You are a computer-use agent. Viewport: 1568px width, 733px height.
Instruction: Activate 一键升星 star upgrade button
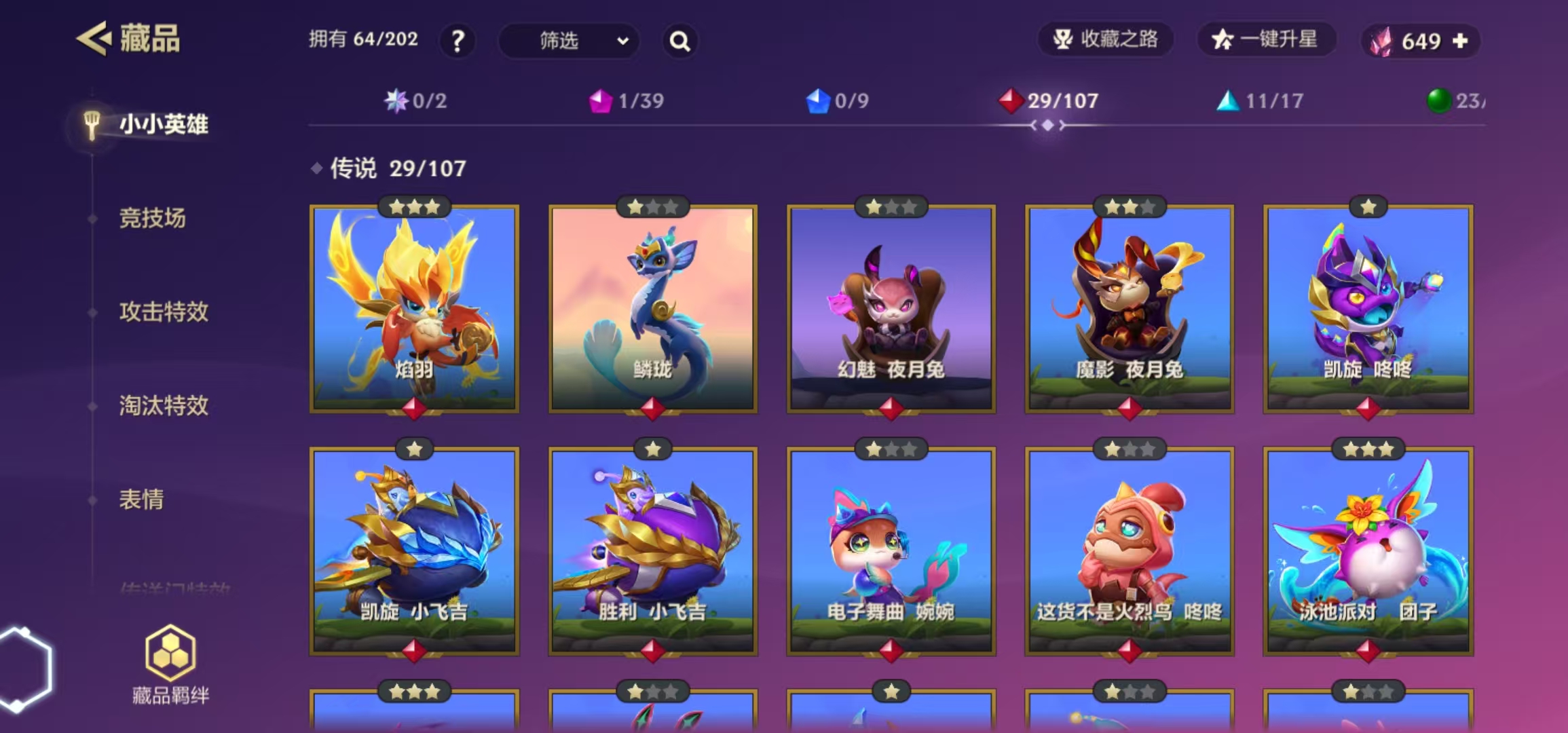[1266, 39]
